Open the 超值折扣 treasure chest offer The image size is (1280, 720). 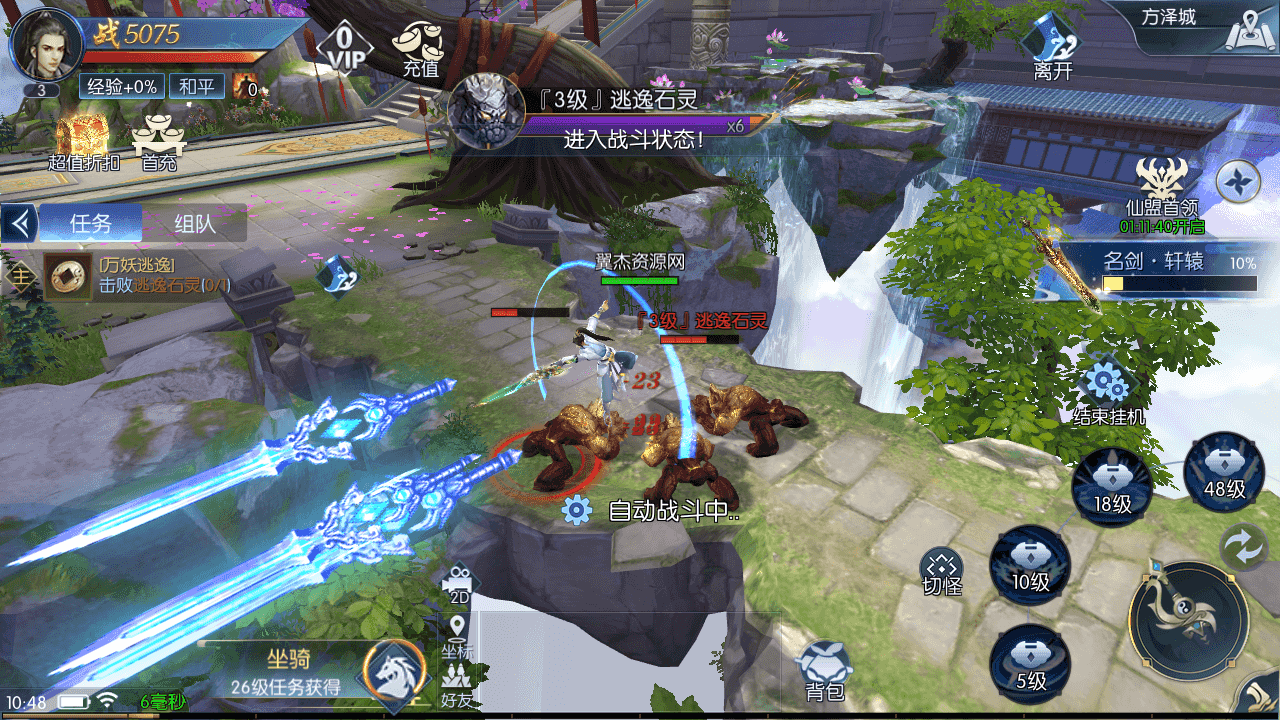coord(83,141)
